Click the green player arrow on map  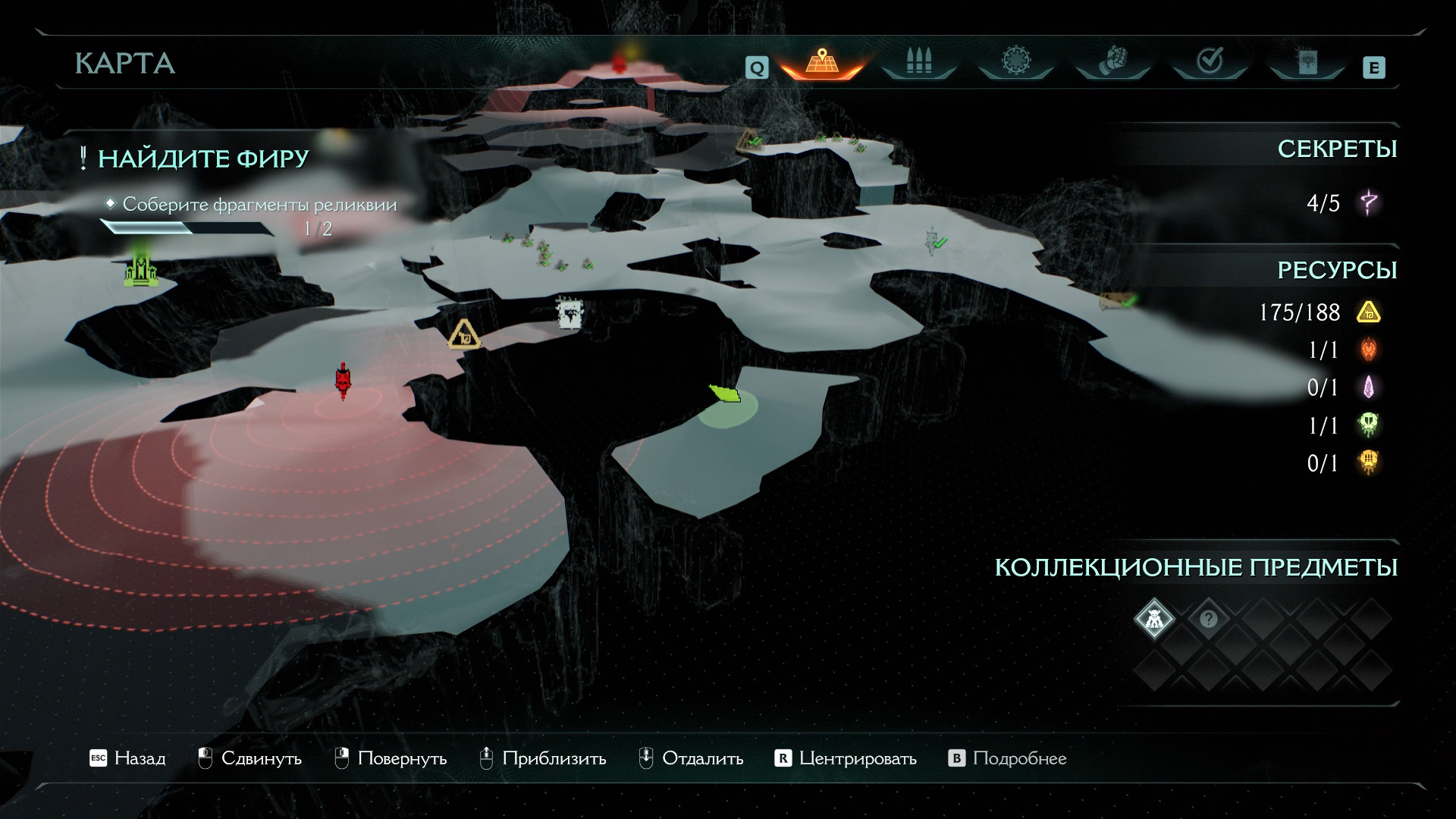(724, 393)
